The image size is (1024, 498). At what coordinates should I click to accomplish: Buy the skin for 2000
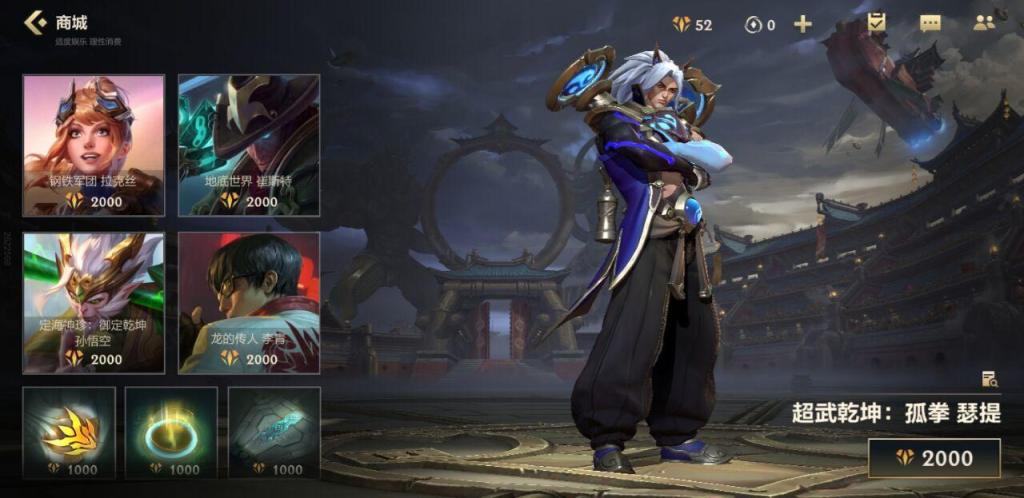point(934,458)
